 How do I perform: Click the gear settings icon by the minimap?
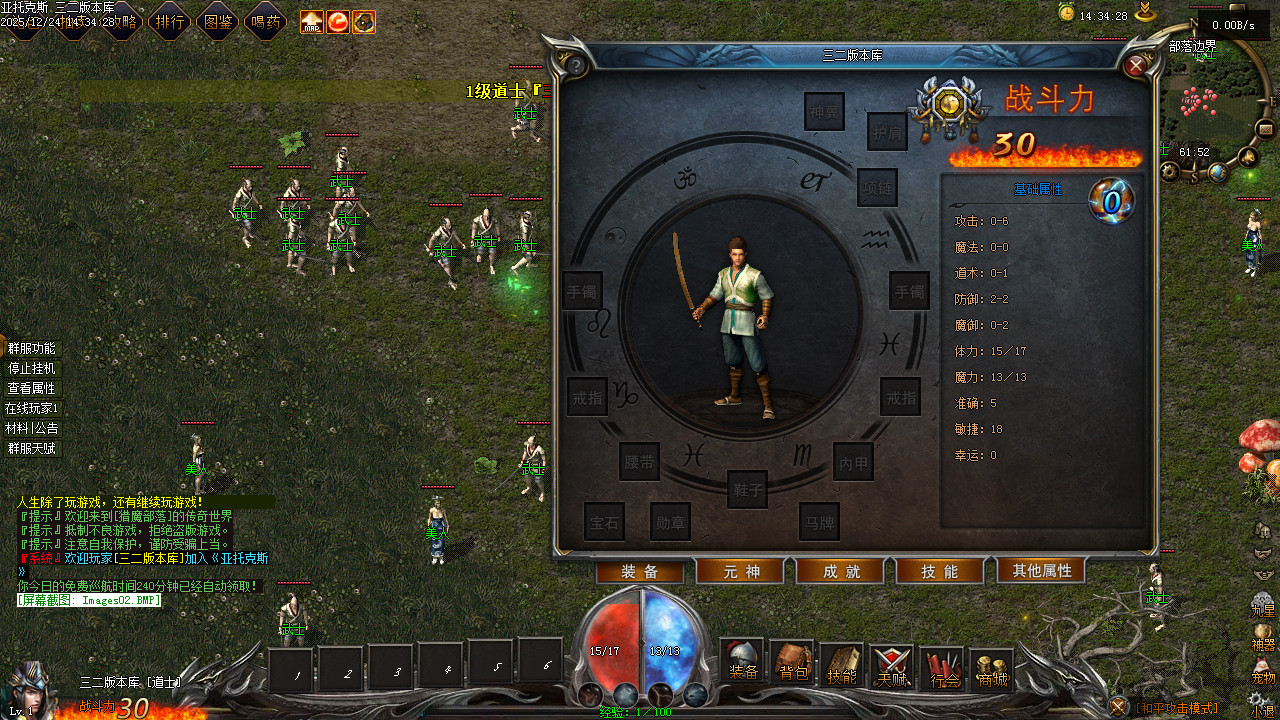(1170, 172)
